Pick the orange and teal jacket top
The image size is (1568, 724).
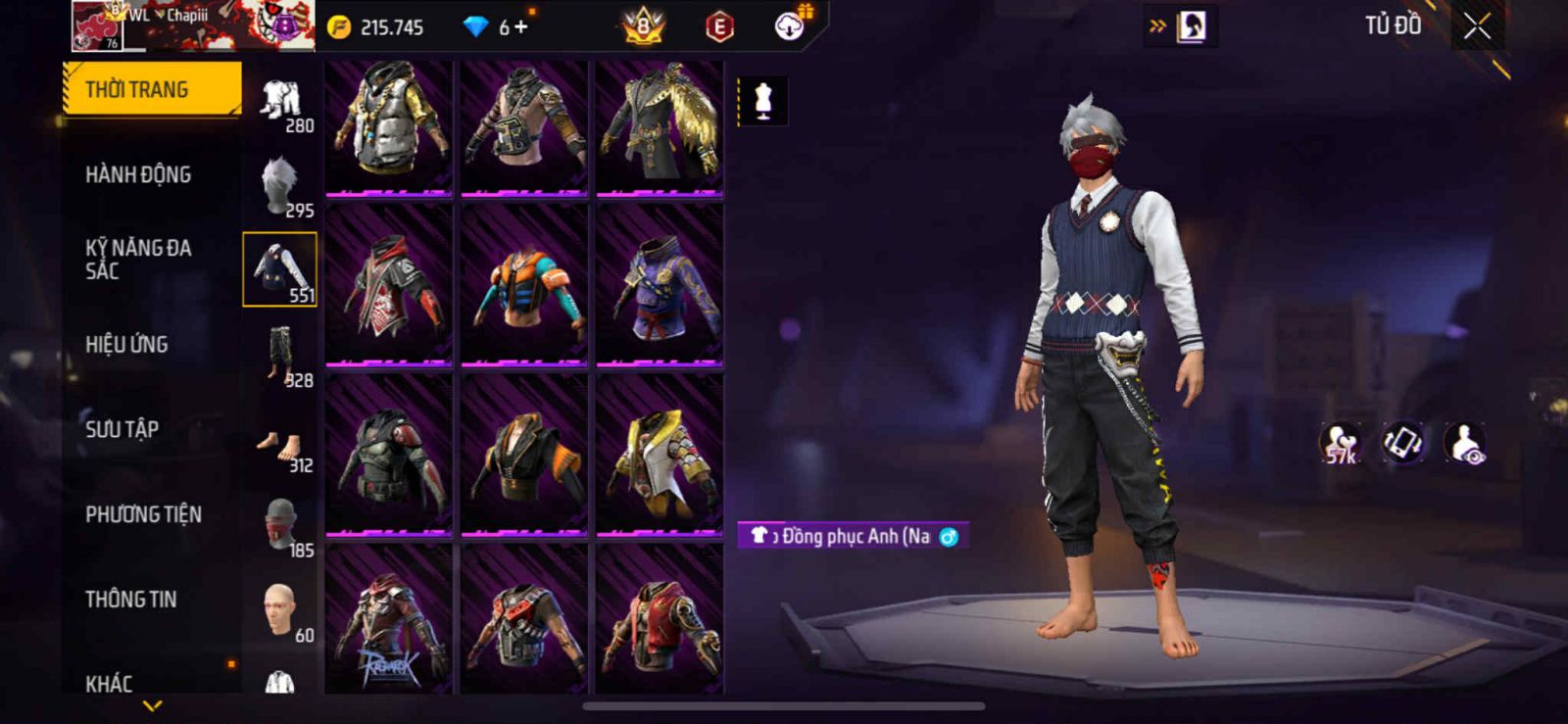(x=524, y=284)
